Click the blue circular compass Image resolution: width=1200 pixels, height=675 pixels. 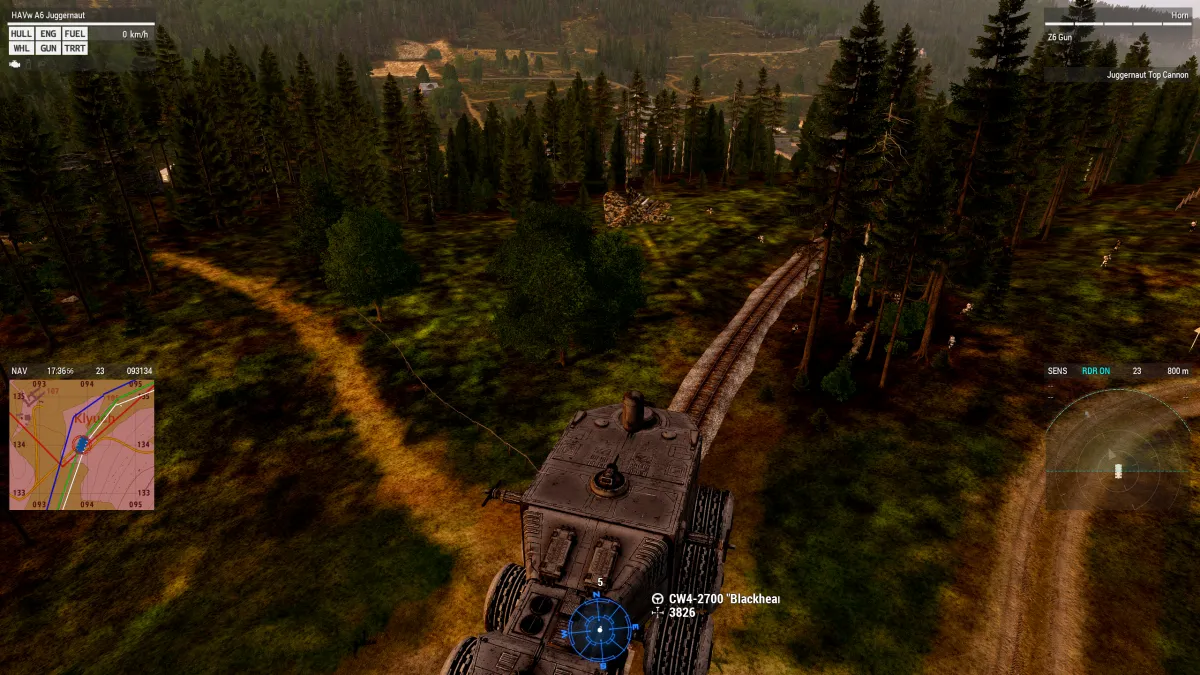point(599,630)
